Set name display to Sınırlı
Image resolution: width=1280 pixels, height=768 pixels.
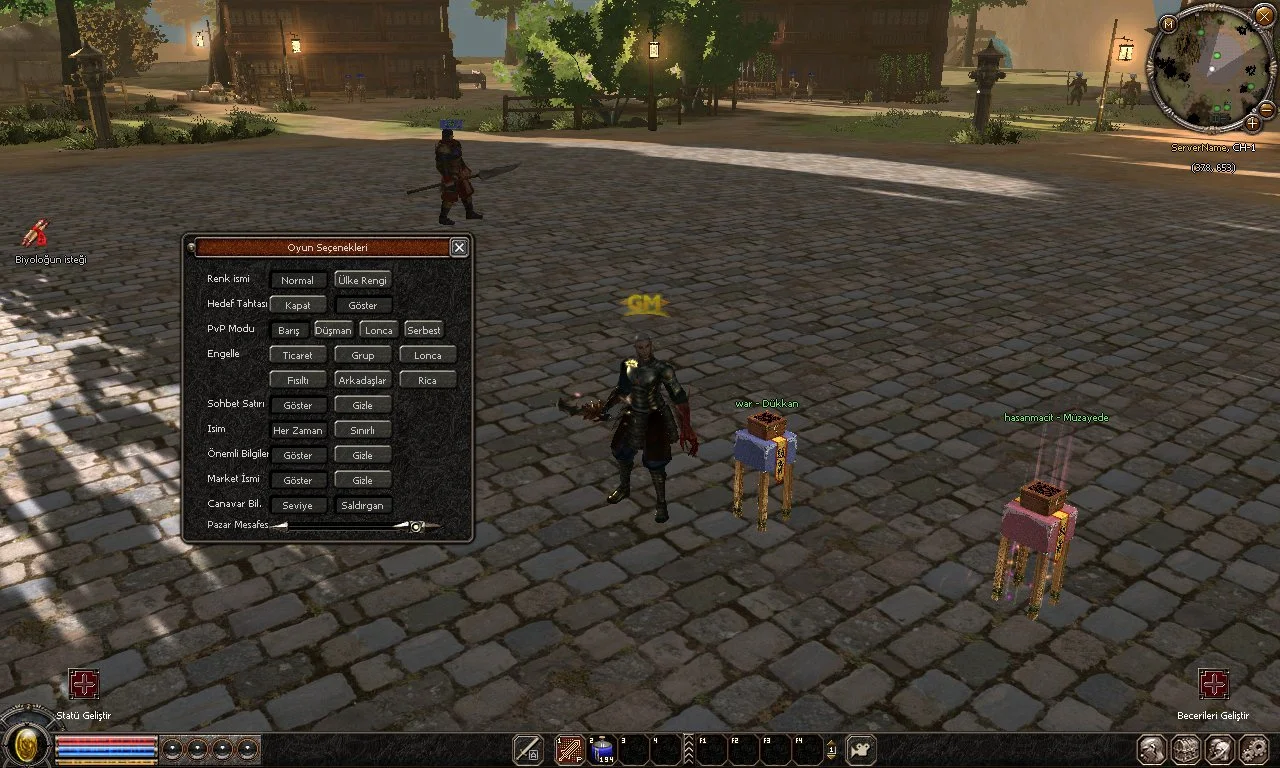pyautogui.click(x=362, y=431)
